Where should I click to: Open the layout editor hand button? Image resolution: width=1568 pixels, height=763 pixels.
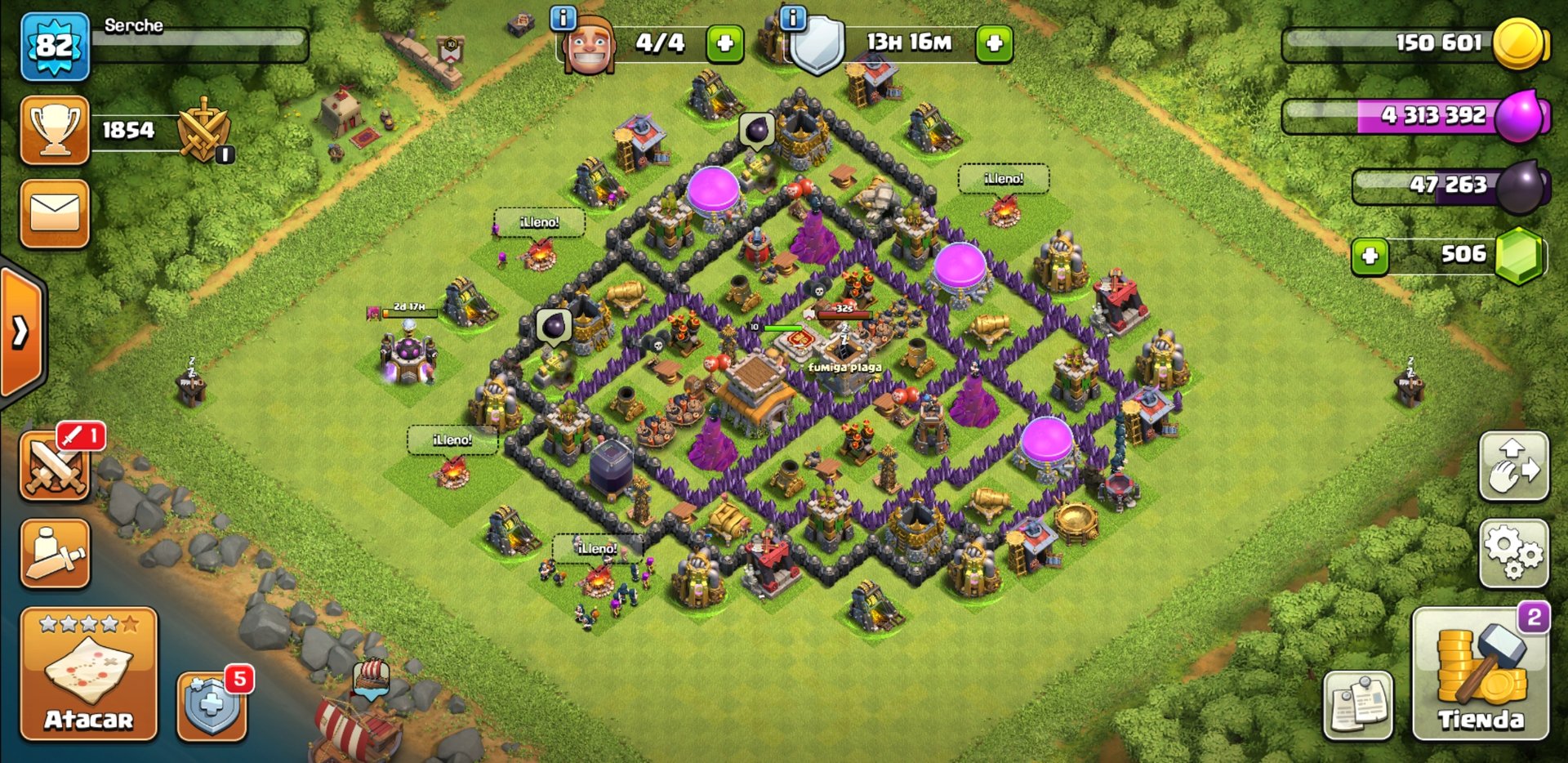(x=1513, y=466)
